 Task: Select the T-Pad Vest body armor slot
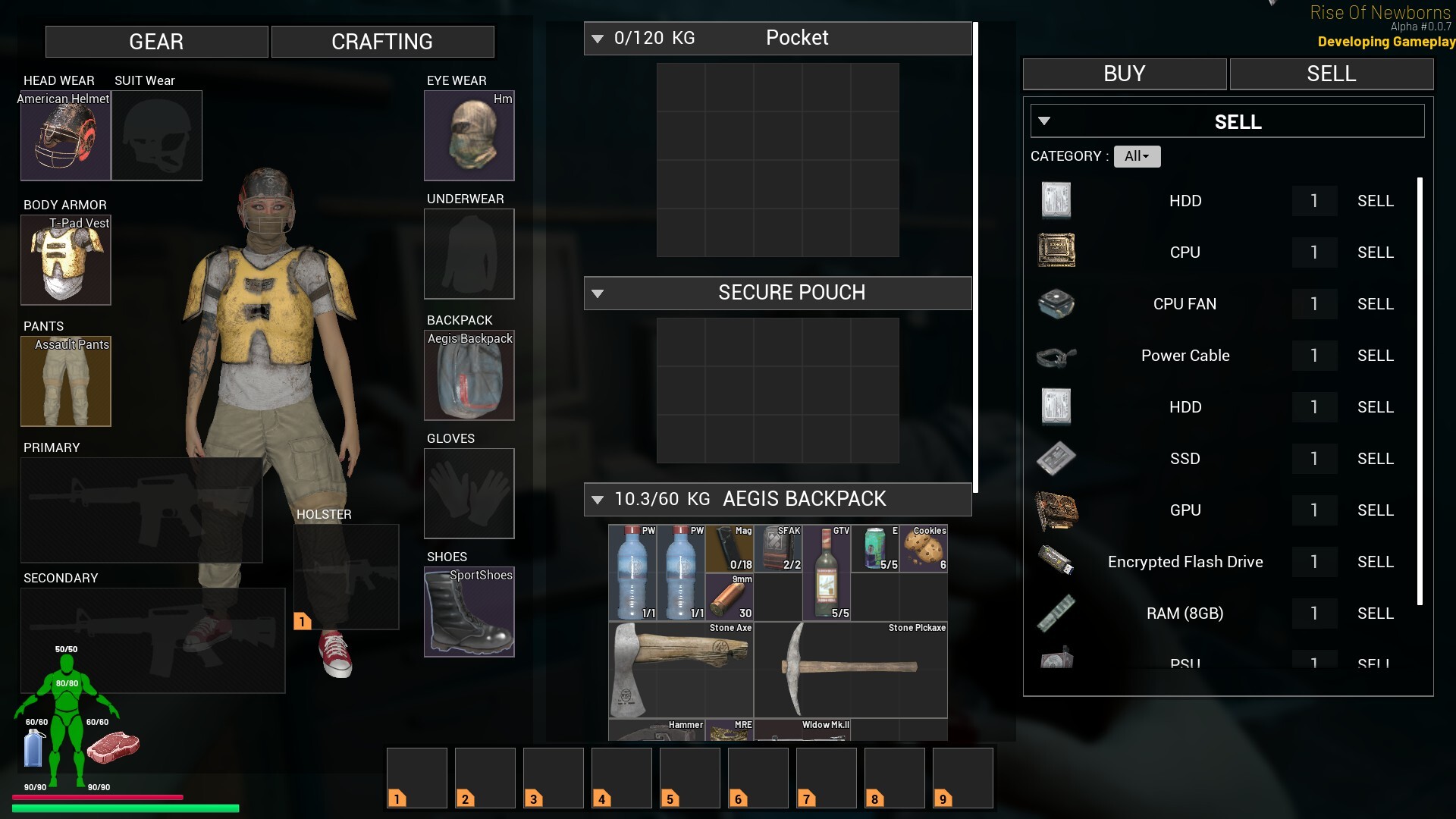pos(65,260)
